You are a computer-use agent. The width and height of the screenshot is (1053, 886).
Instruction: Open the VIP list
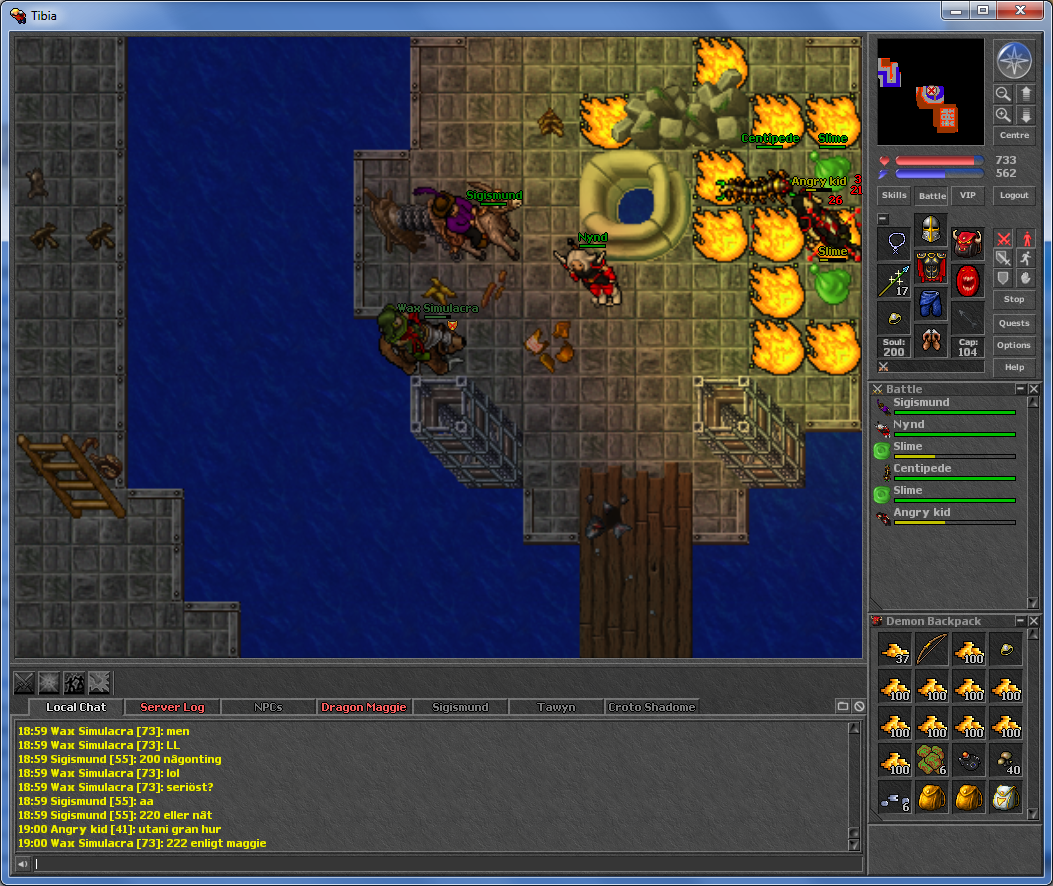pos(965,196)
